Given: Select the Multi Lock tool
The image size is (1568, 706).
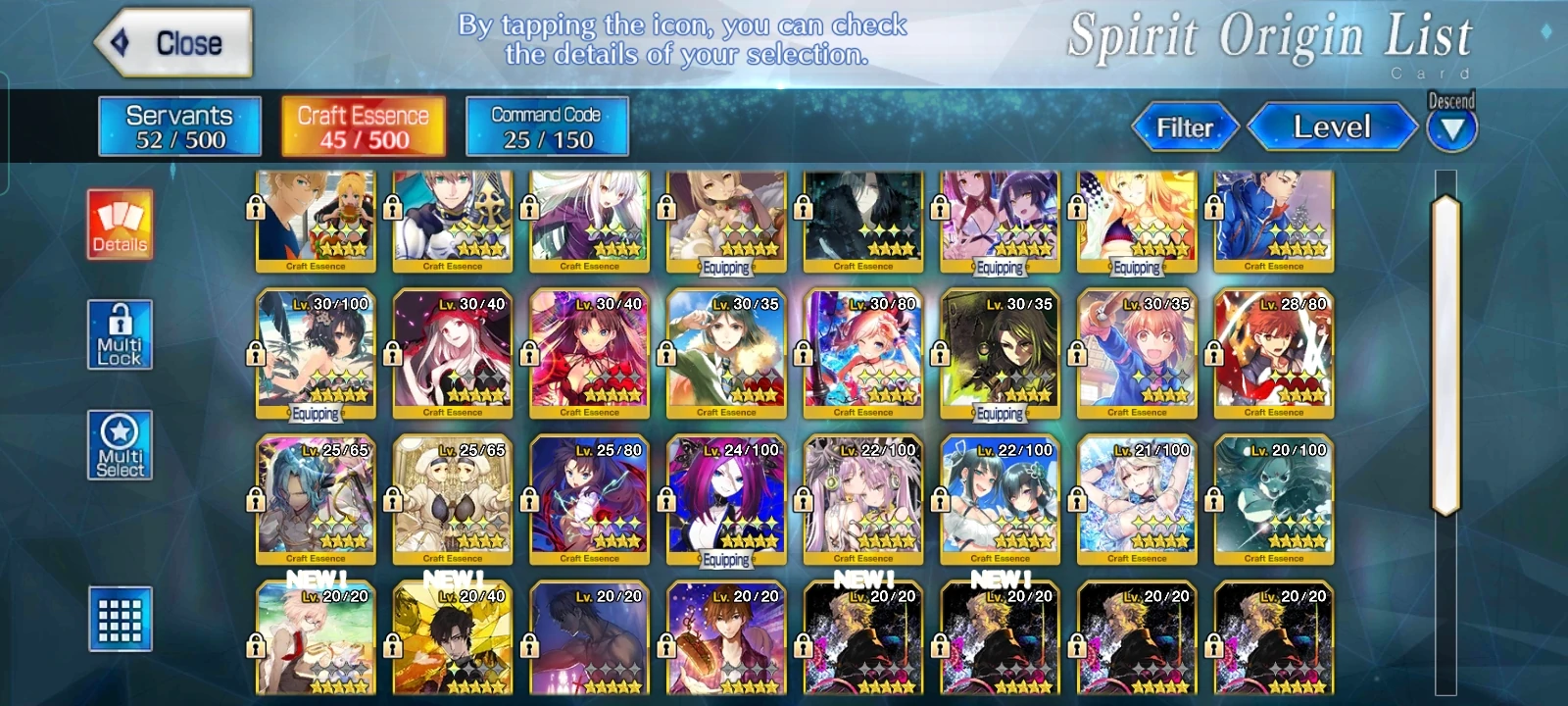Looking at the screenshot, I should coord(122,334).
